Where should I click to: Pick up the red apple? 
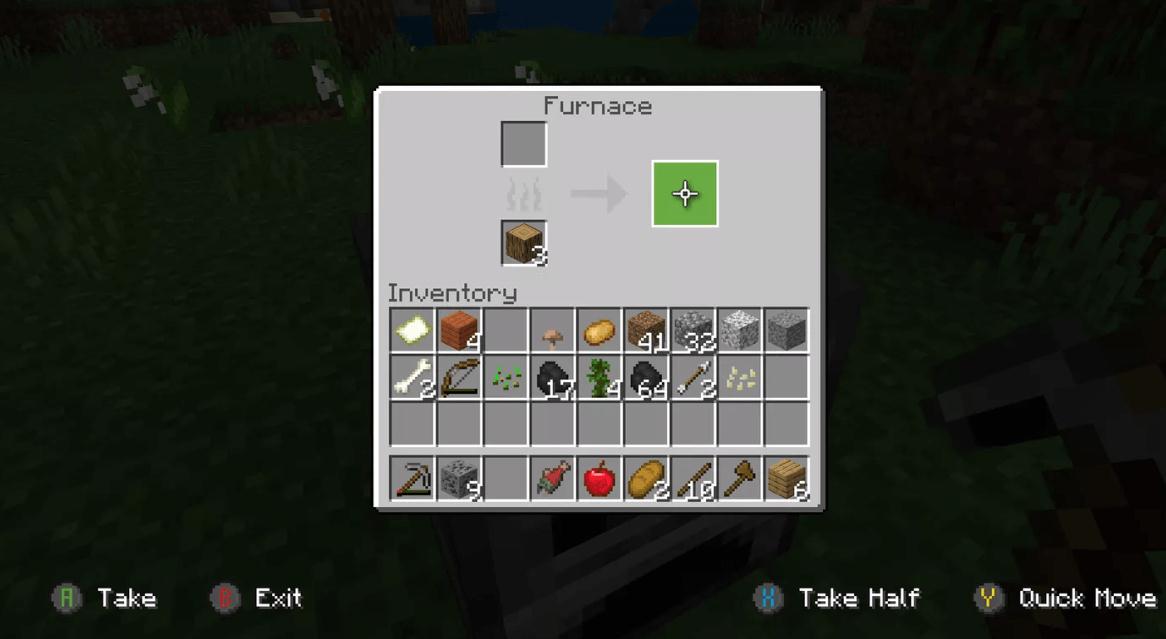point(599,479)
